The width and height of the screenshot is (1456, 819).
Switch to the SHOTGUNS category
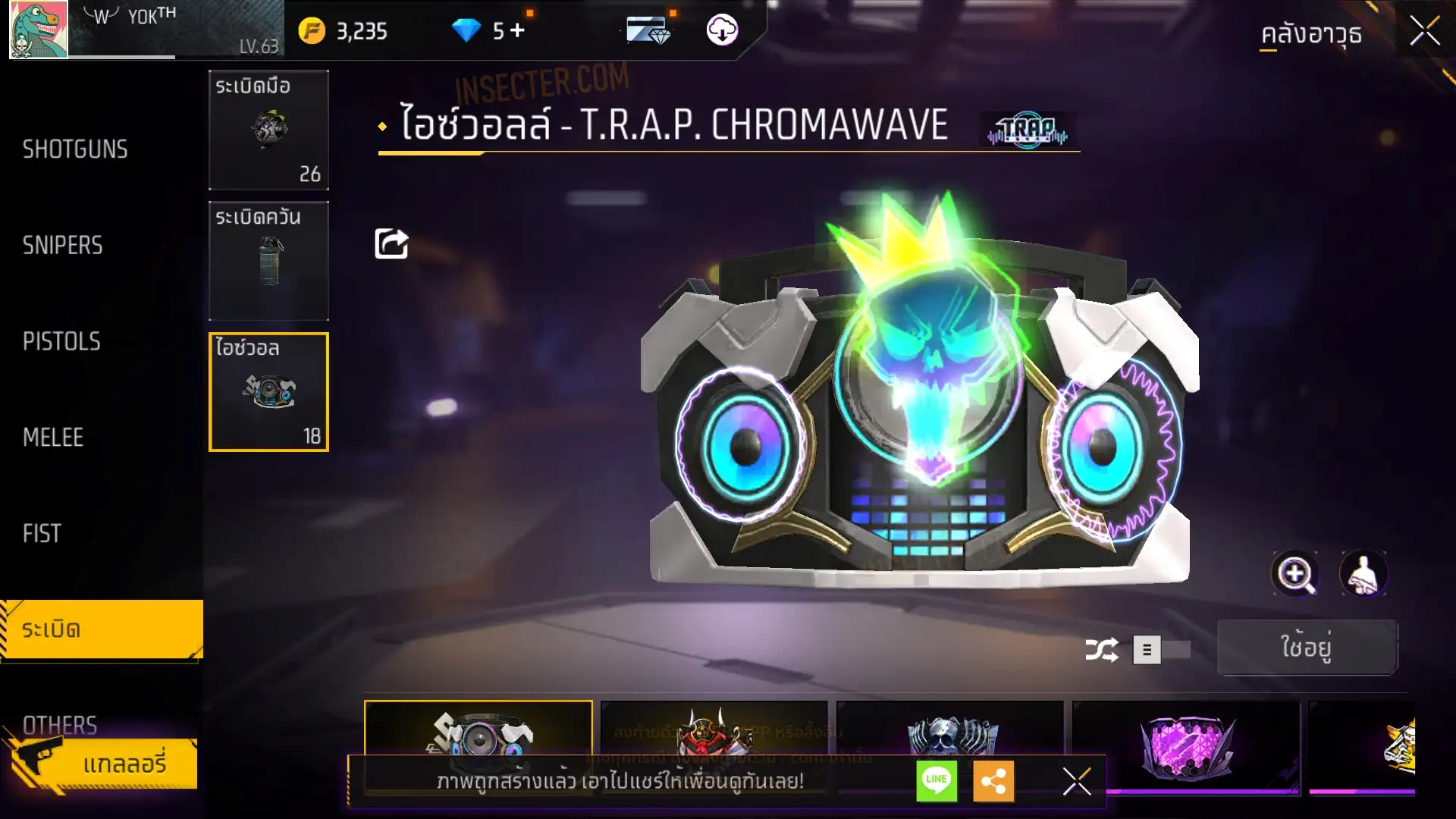pos(75,149)
